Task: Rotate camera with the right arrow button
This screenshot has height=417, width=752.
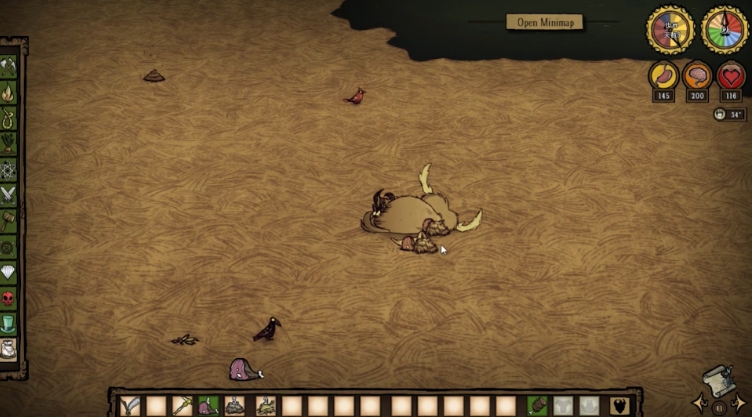Action: 740,405
